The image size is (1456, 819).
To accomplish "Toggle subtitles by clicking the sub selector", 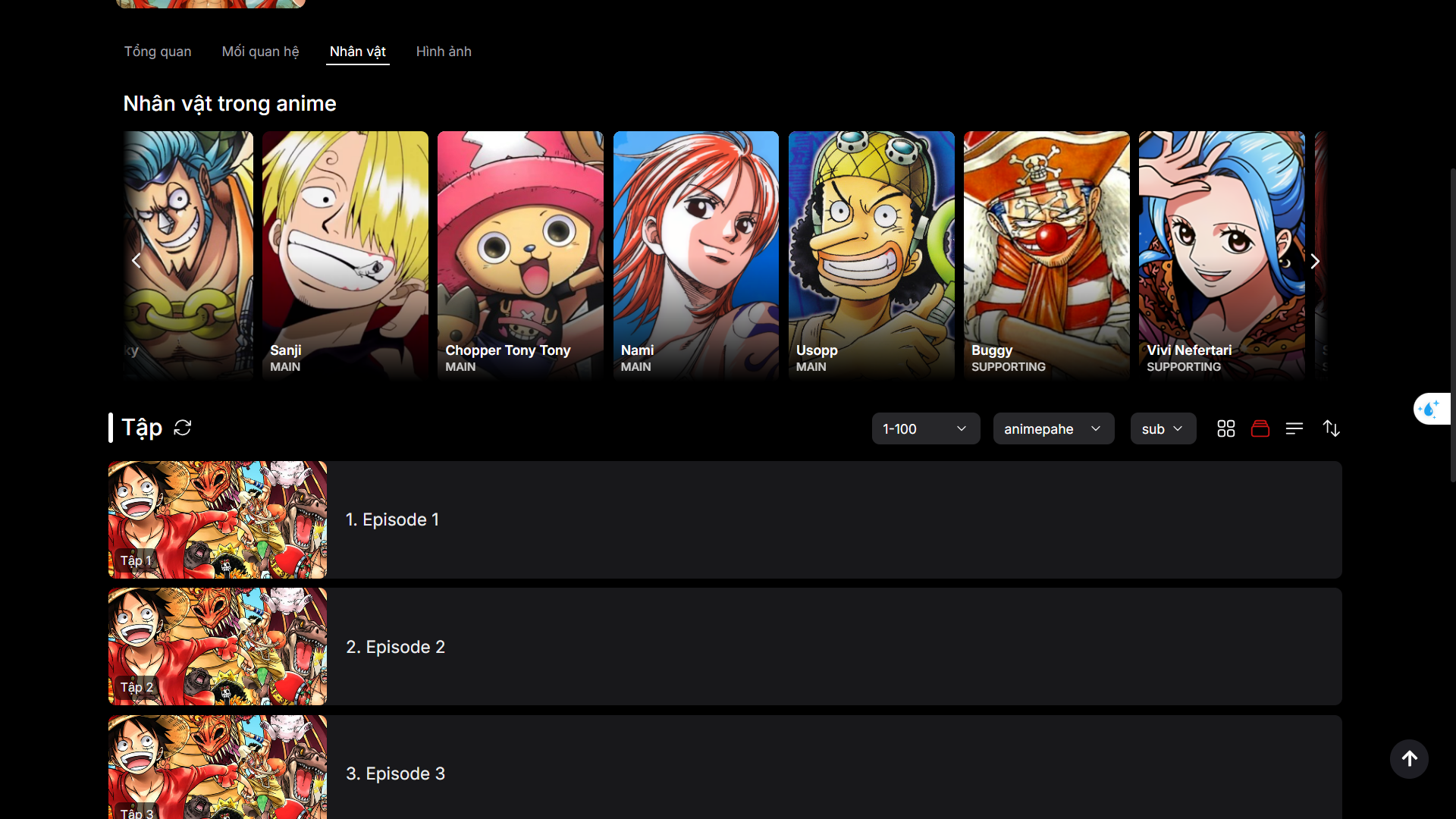I will coord(1162,428).
